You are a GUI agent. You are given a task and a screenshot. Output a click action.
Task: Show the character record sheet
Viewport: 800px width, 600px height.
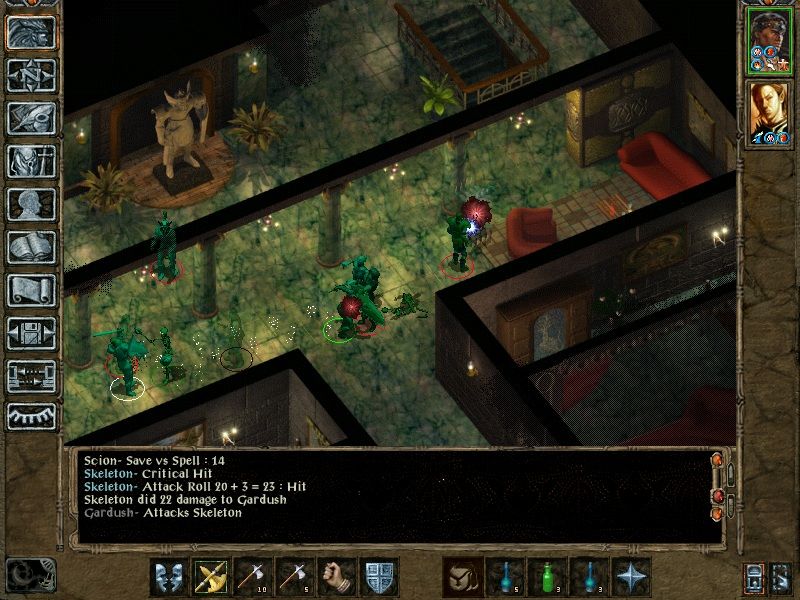point(31,204)
